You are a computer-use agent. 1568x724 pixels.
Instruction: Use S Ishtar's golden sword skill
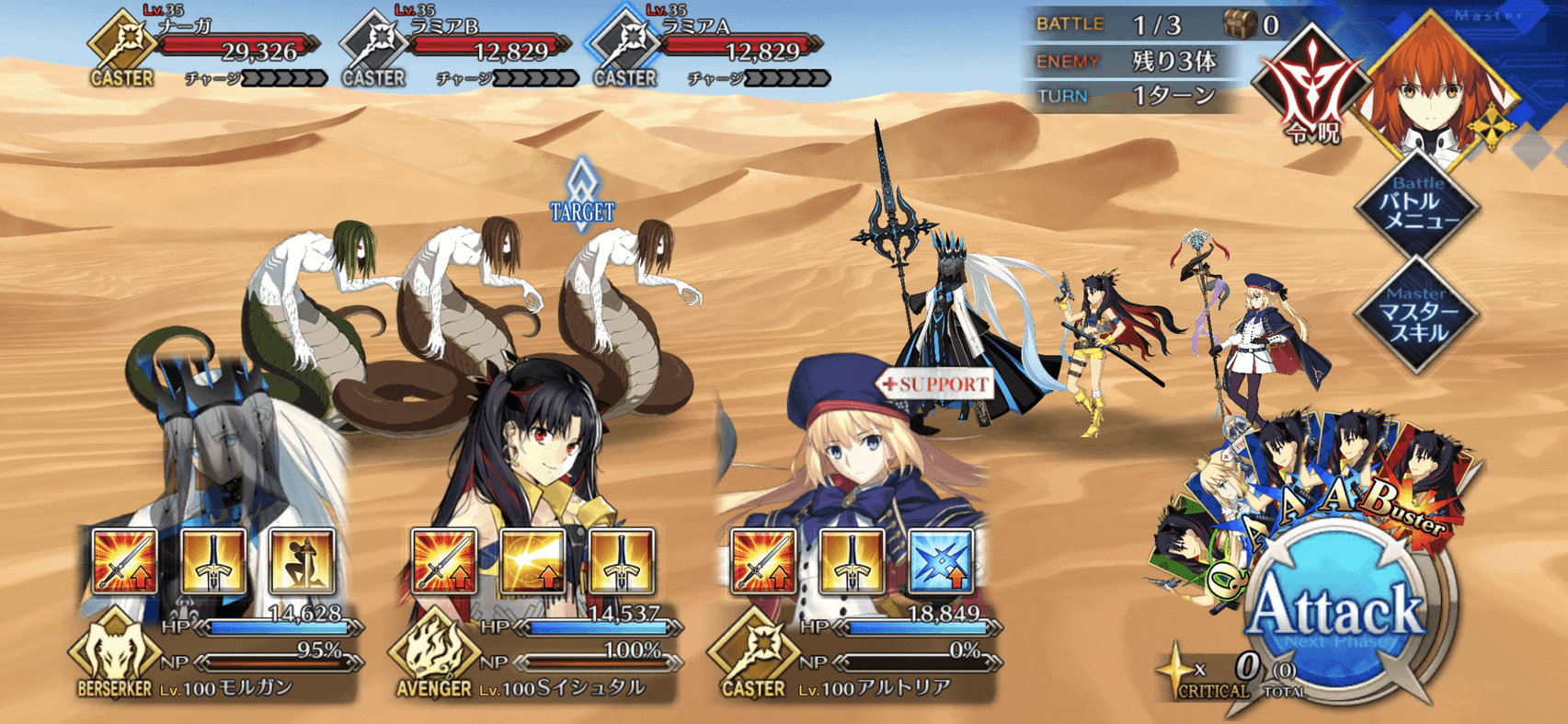(x=621, y=561)
